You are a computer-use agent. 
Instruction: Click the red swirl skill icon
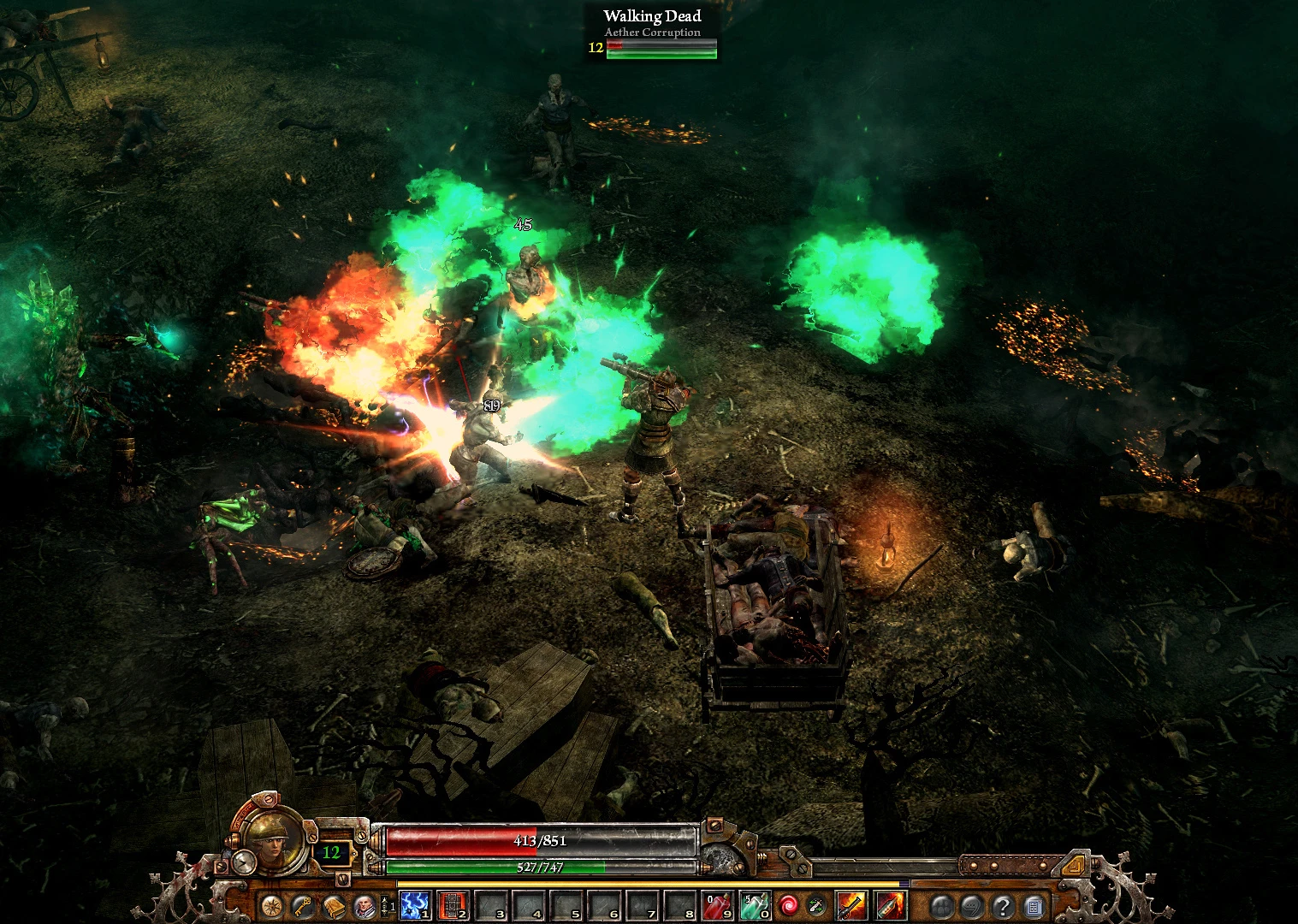(788, 904)
